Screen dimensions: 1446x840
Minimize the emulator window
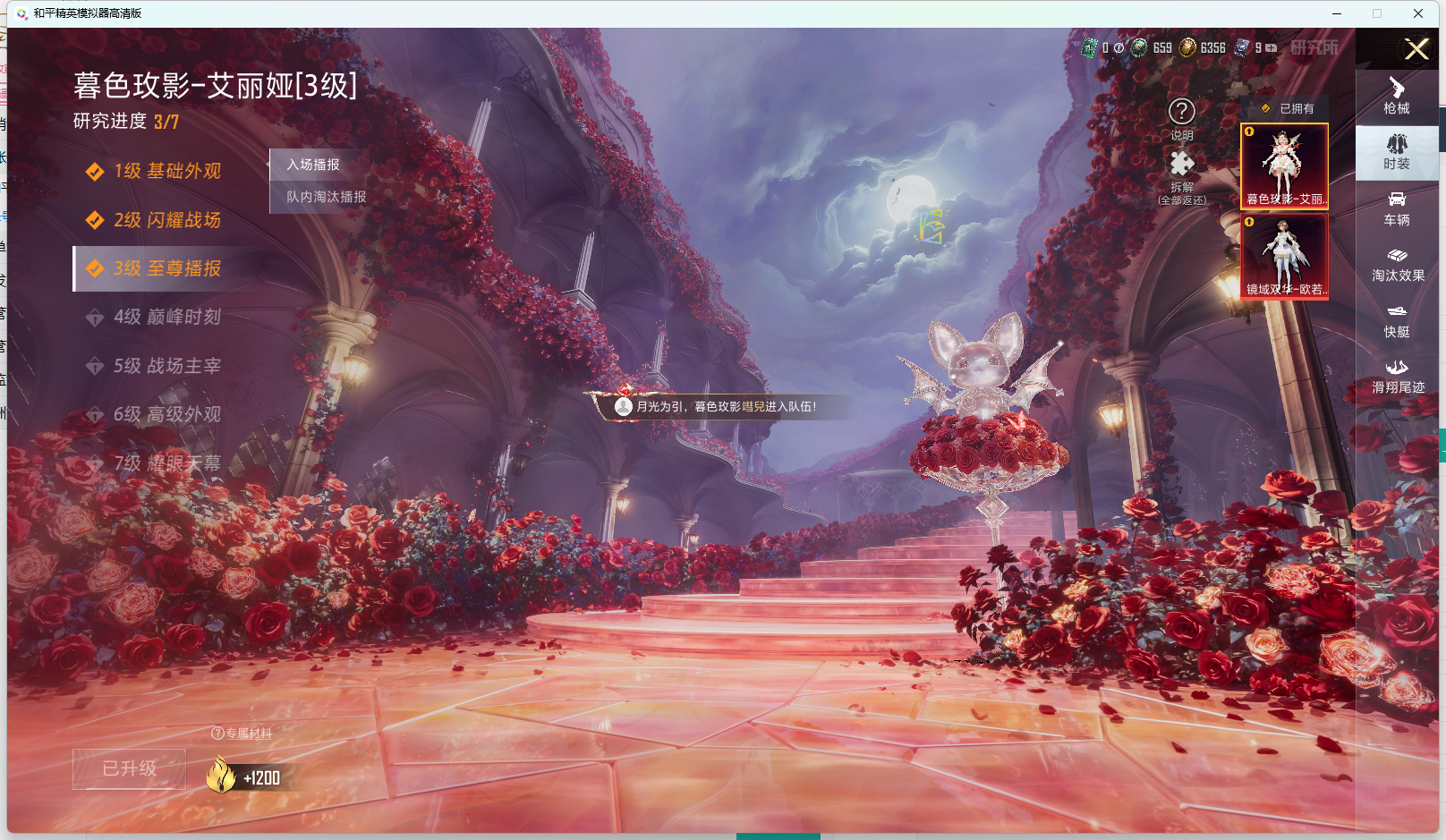(1337, 13)
